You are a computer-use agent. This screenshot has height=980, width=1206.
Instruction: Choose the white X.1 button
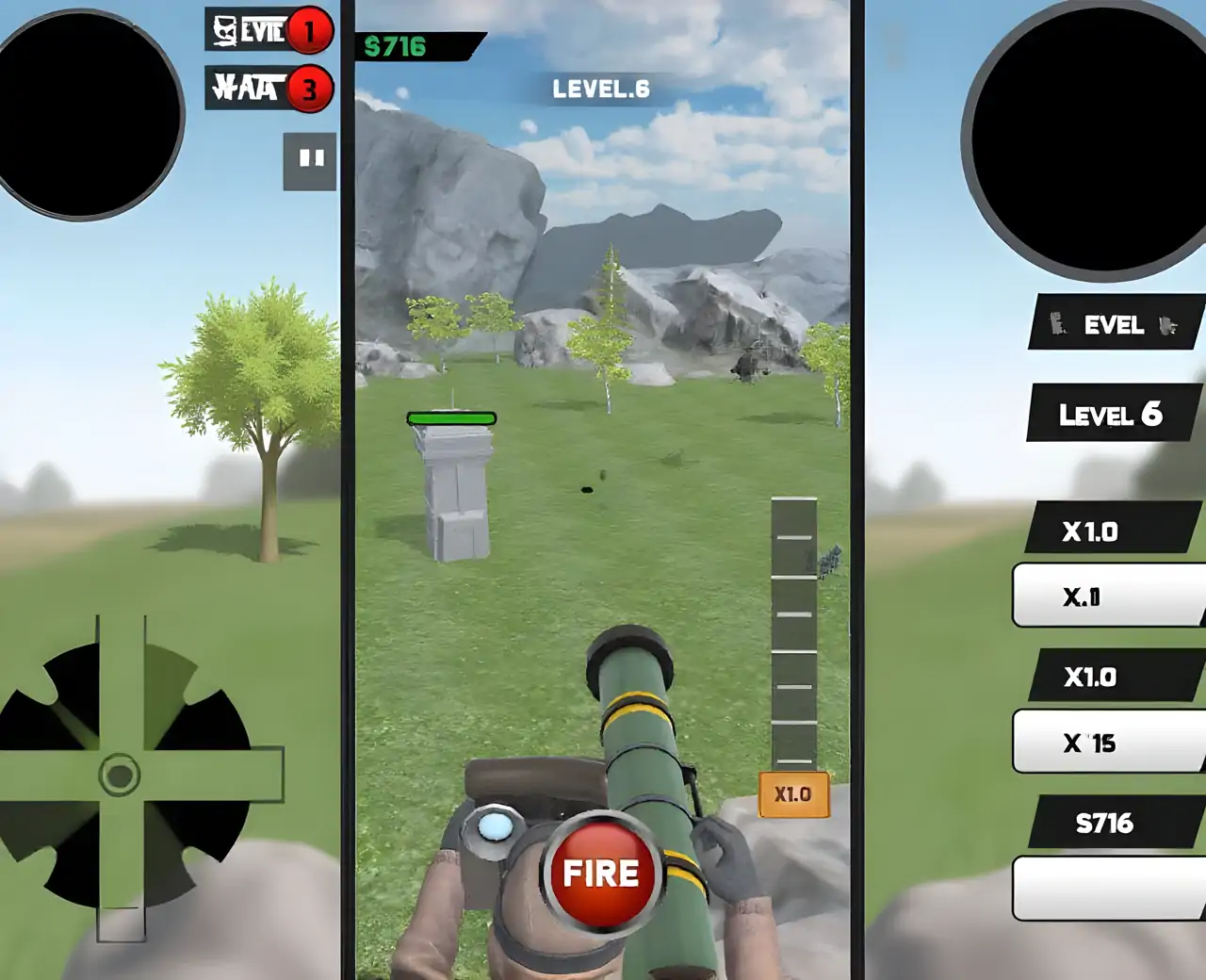[1107, 596]
